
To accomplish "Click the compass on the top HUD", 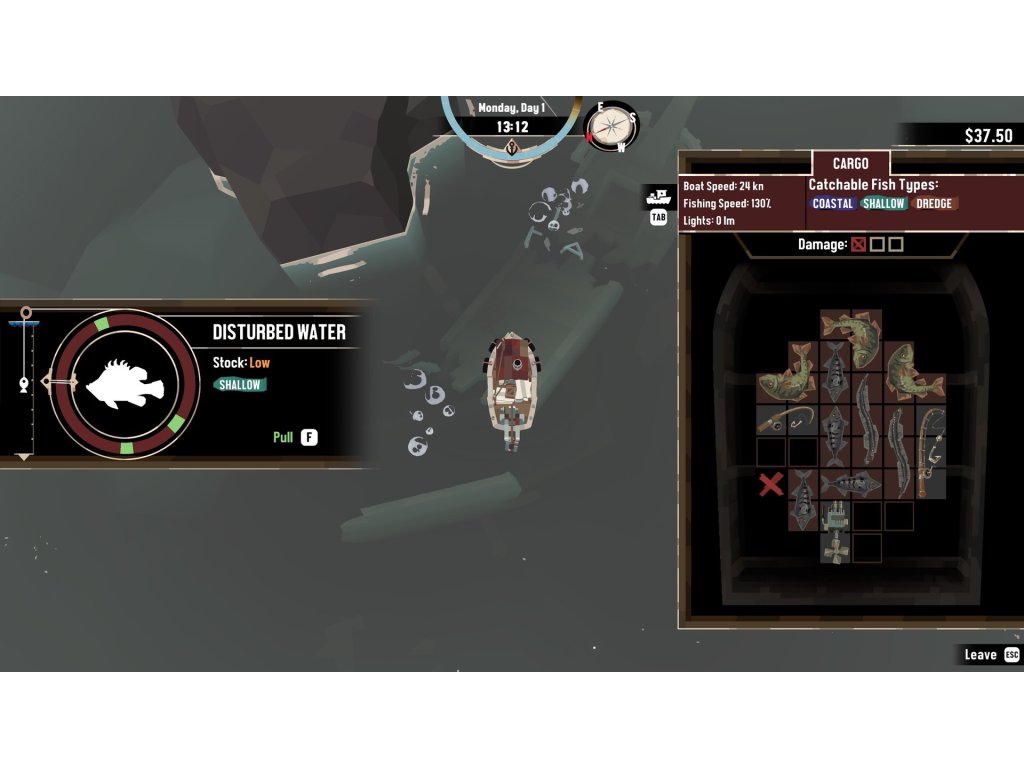I will point(613,126).
